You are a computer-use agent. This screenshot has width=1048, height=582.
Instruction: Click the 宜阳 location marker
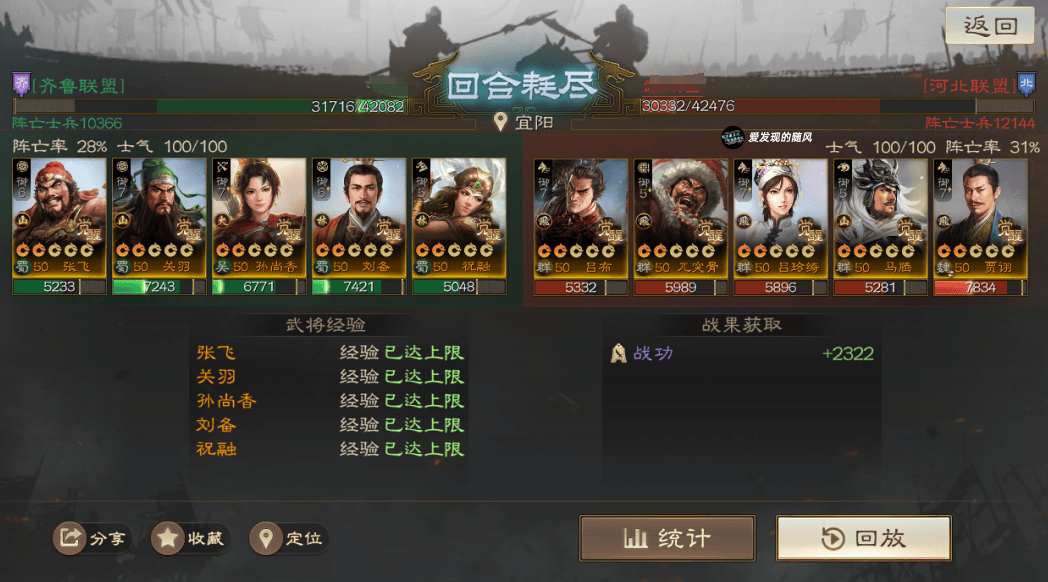point(523,123)
